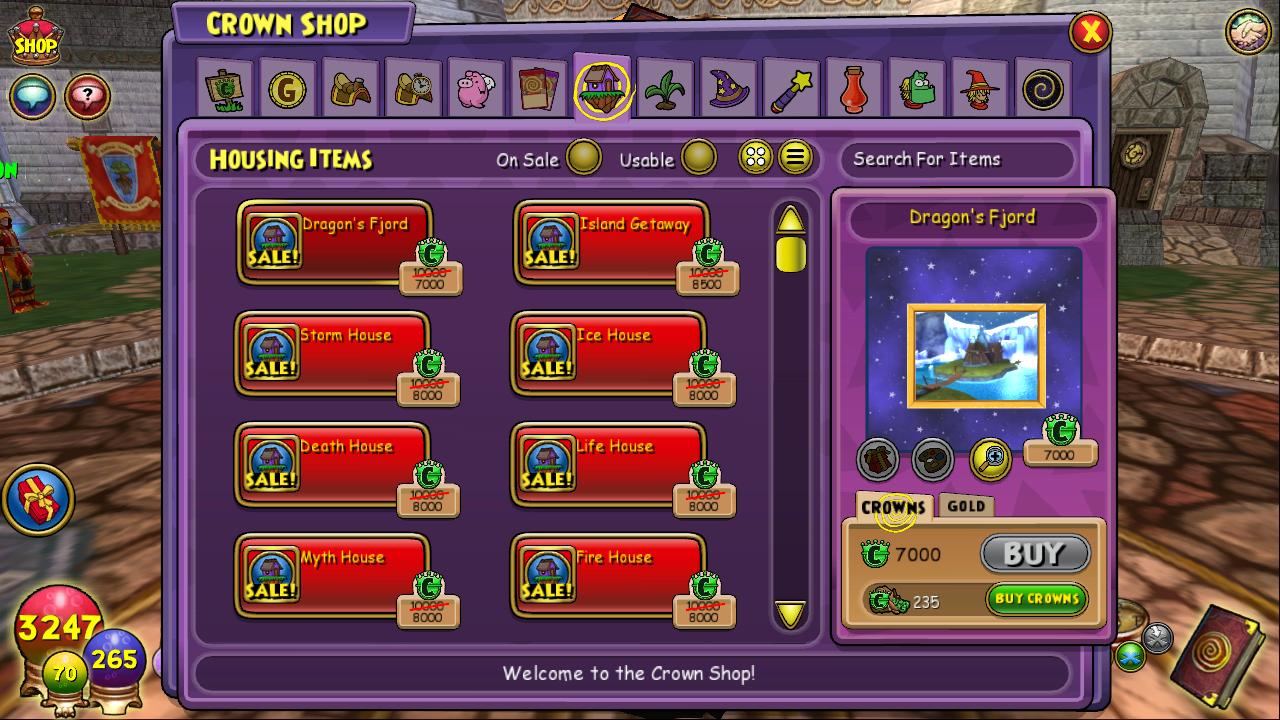Choose the Life House listing
Image resolution: width=1280 pixels, height=720 pixels.
coord(609,465)
